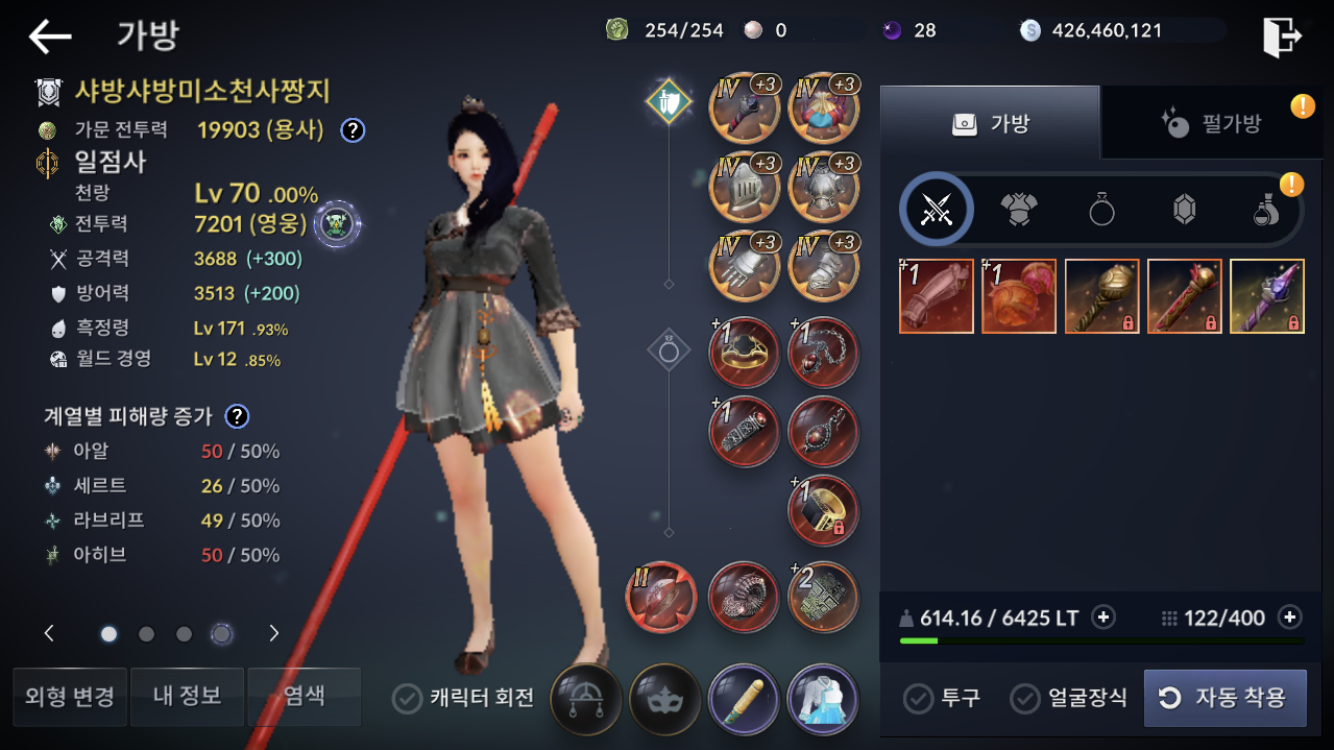Go back with the arrow button
Viewport: 1334px width, 750px height.
[50, 37]
